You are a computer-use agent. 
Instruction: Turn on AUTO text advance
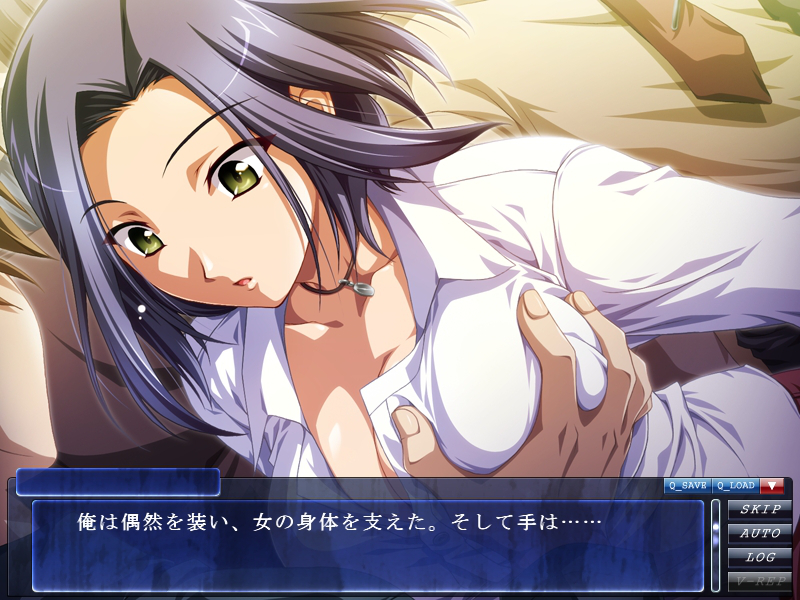[760, 533]
